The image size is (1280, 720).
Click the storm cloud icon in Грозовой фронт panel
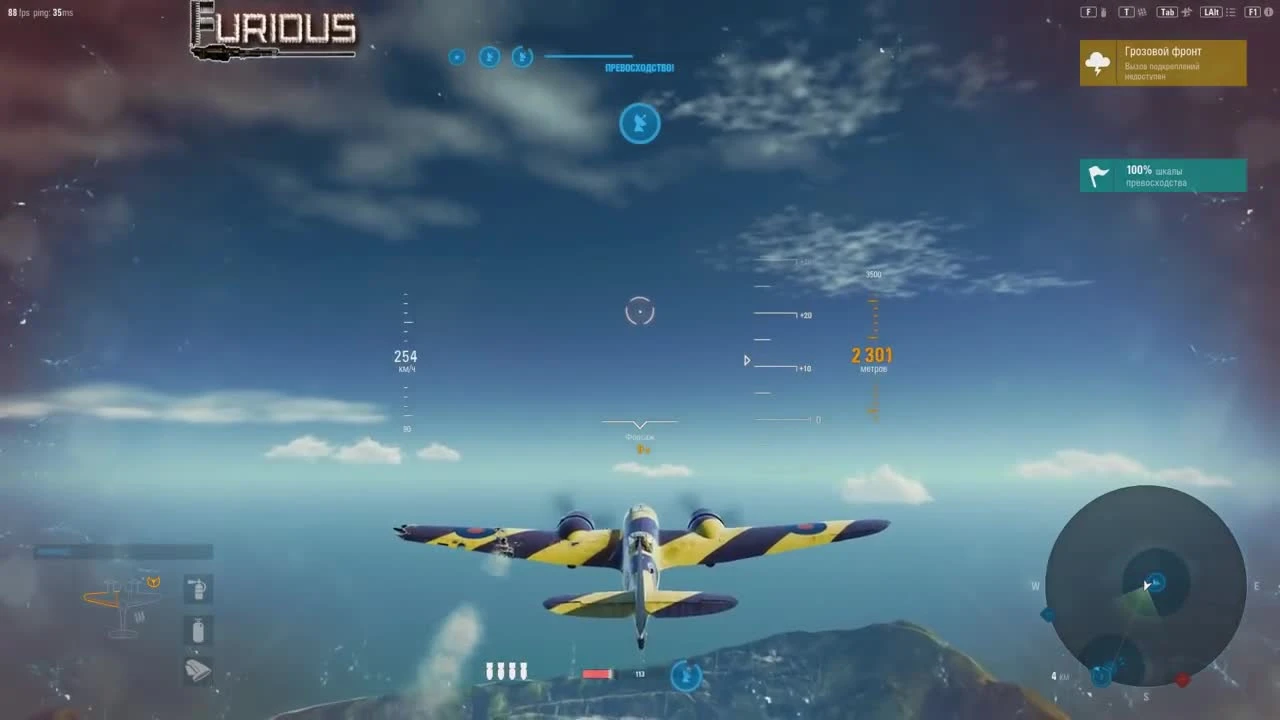pyautogui.click(x=1099, y=62)
